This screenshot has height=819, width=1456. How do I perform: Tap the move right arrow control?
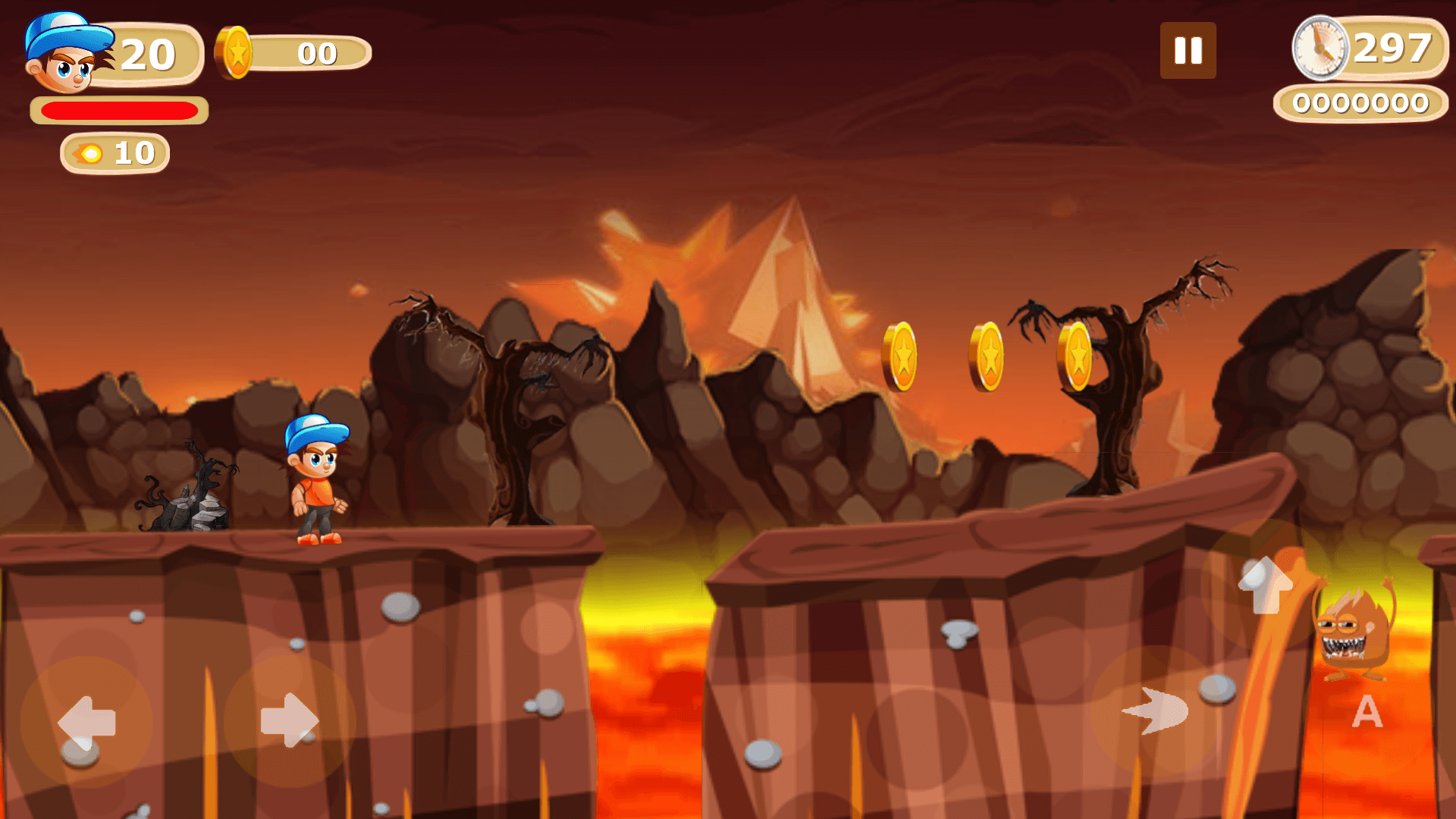(x=289, y=720)
